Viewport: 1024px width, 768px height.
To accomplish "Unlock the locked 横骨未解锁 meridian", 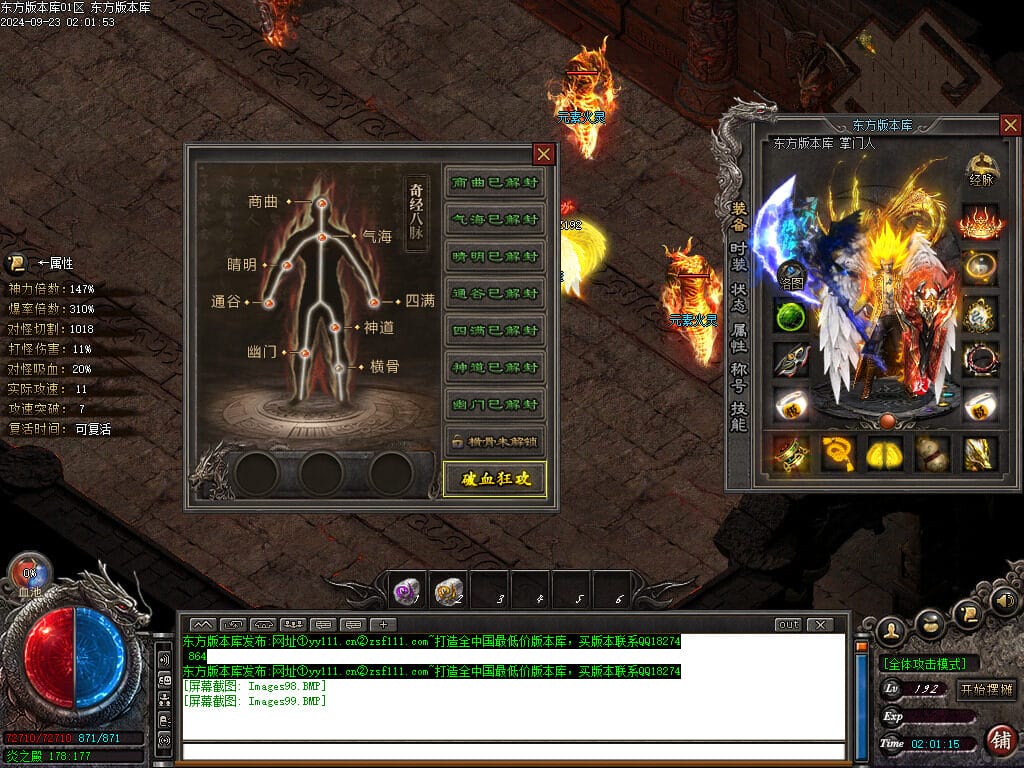I will coord(495,441).
